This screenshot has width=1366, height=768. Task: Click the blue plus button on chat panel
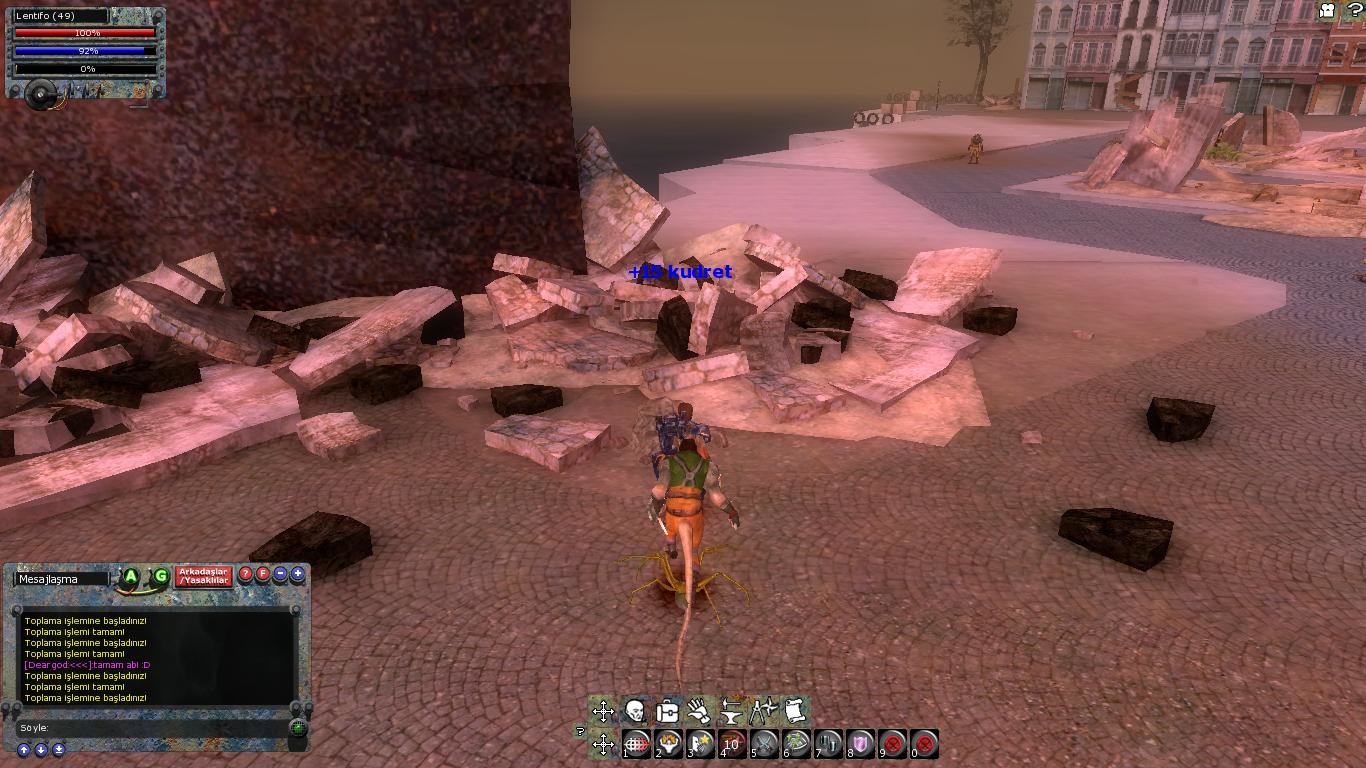[297, 574]
